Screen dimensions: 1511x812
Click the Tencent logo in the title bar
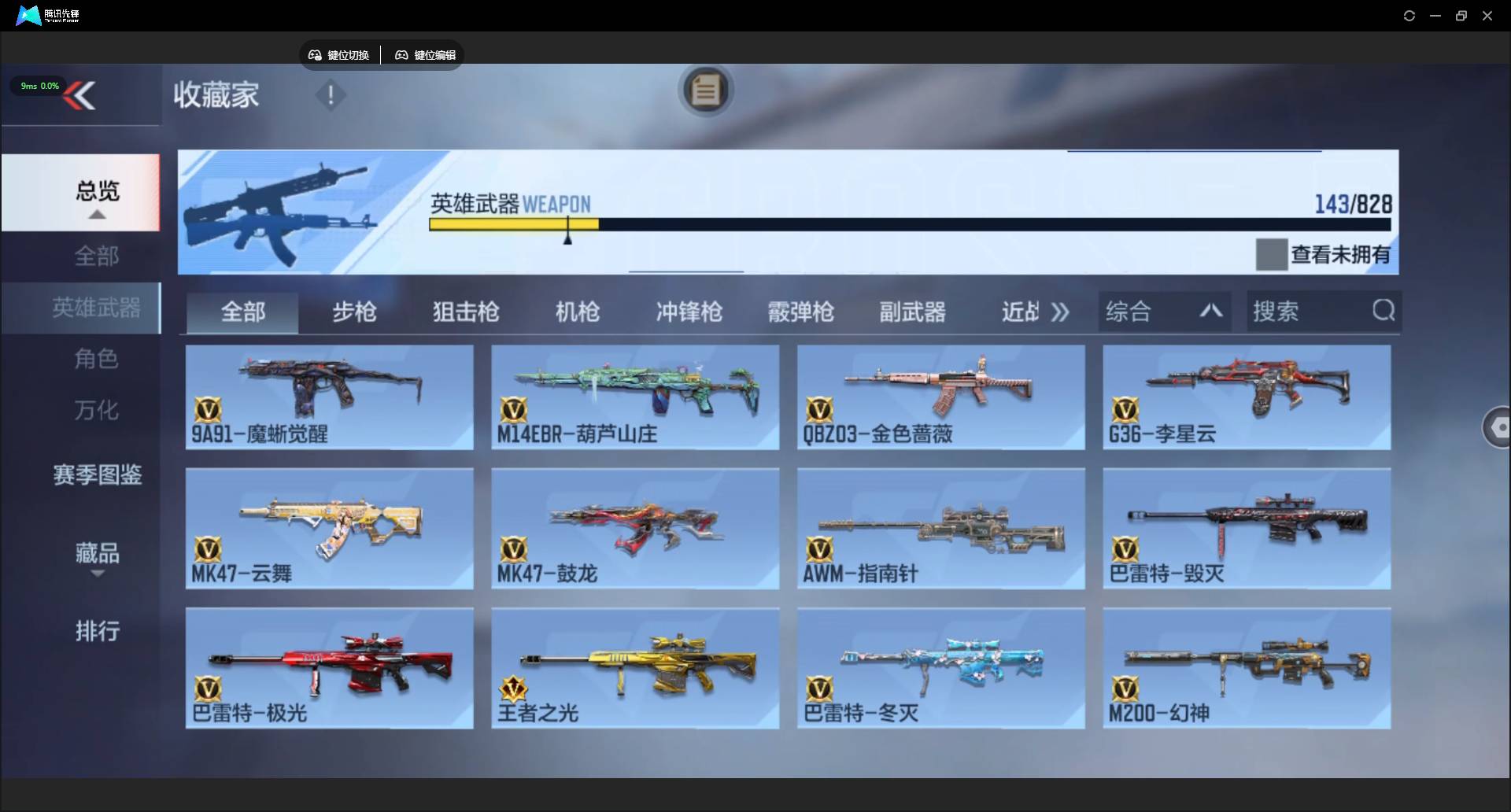coord(27,15)
